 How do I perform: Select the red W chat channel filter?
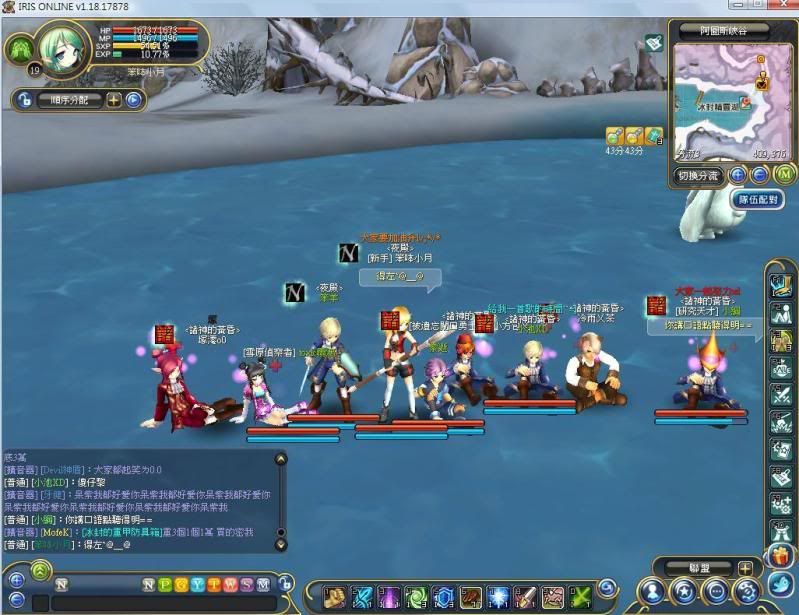click(x=229, y=584)
